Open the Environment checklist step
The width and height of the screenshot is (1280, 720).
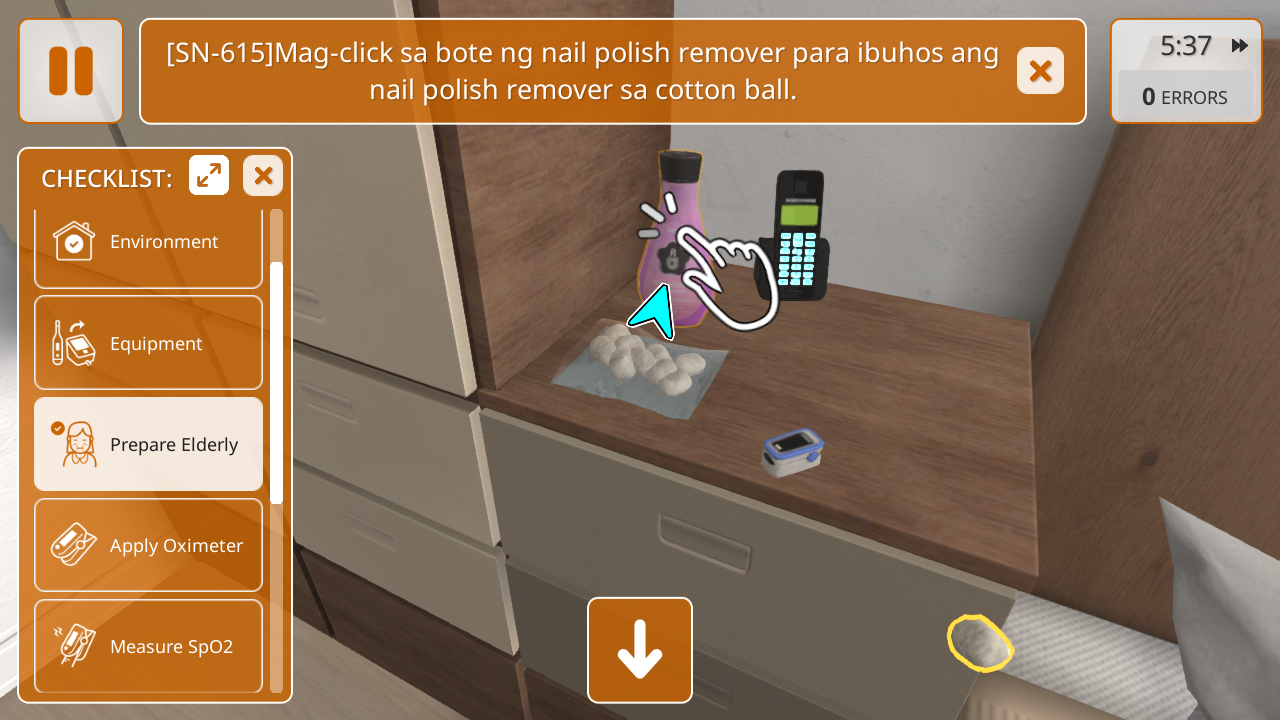pos(148,242)
